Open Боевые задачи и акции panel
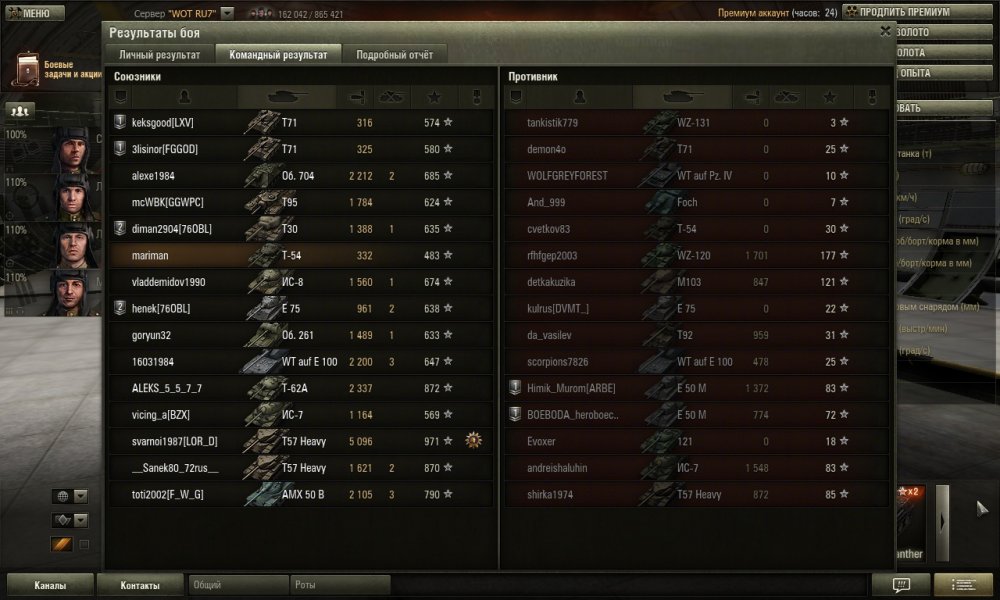 pos(52,70)
